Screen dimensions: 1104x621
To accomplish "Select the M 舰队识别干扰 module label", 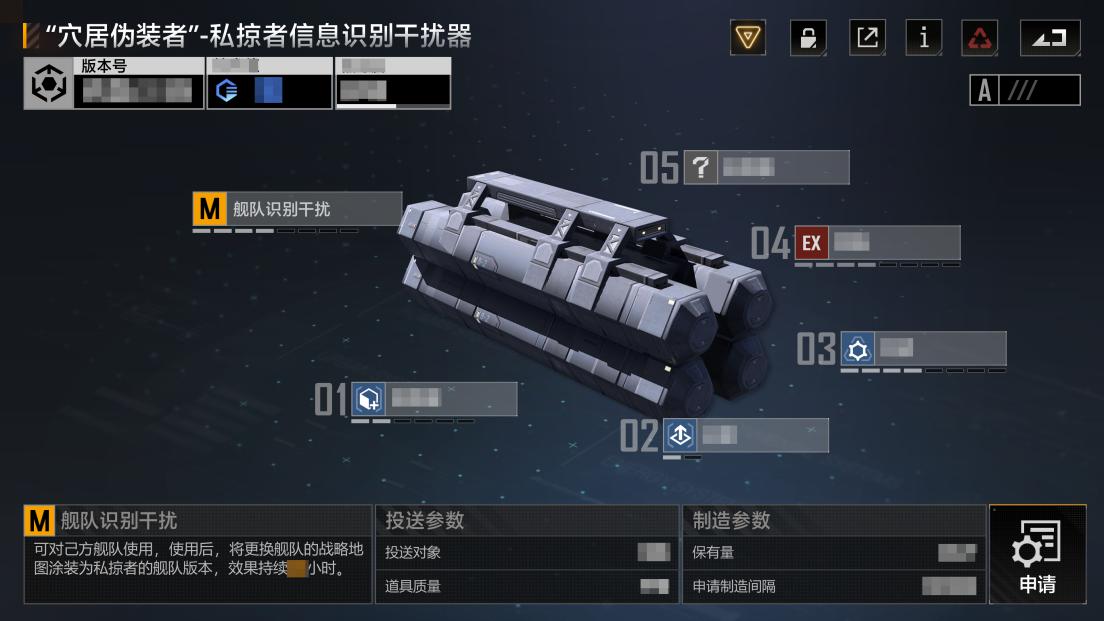I will [x=297, y=209].
